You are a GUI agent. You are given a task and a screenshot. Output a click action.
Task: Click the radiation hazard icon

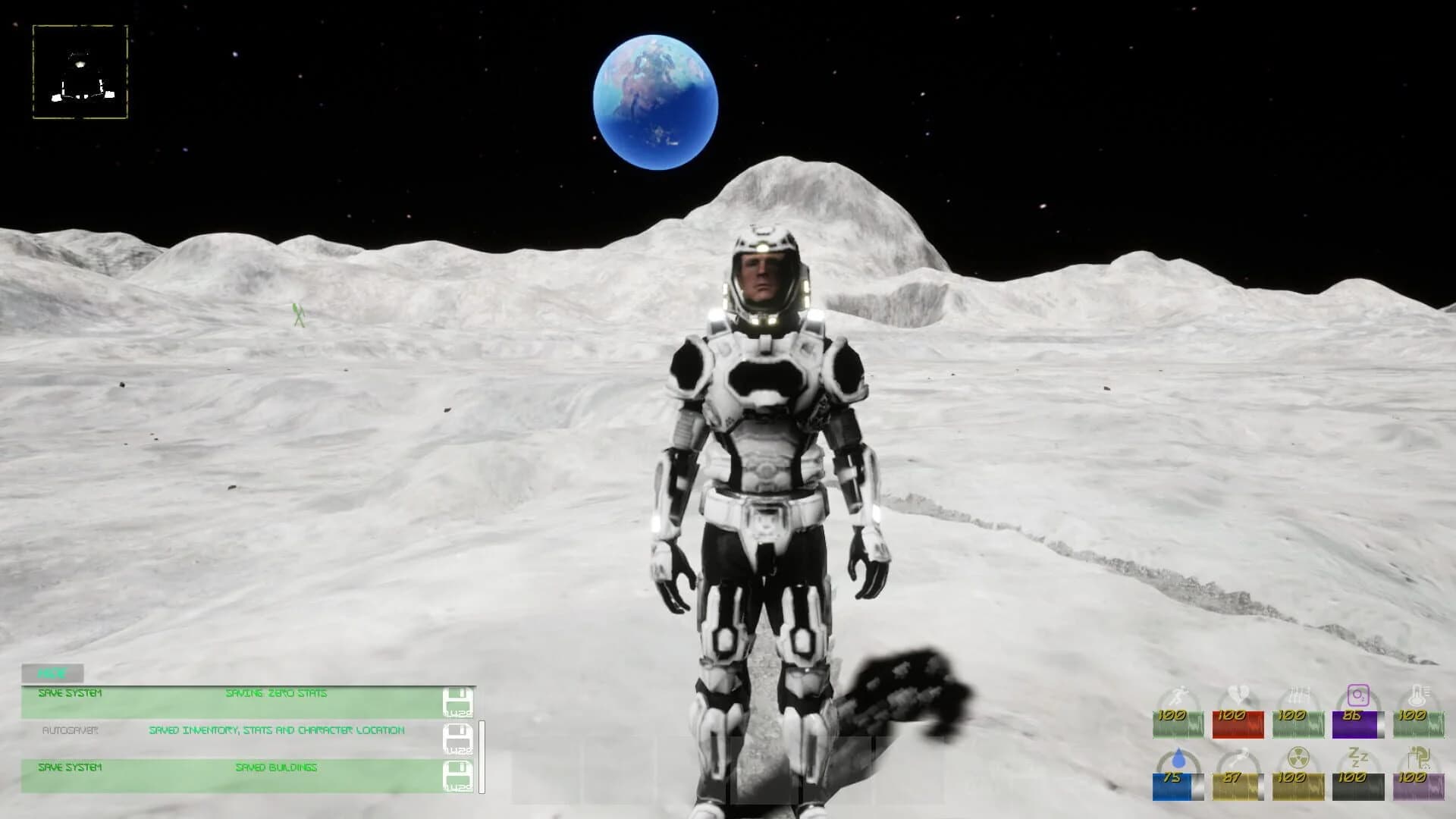tap(1298, 758)
